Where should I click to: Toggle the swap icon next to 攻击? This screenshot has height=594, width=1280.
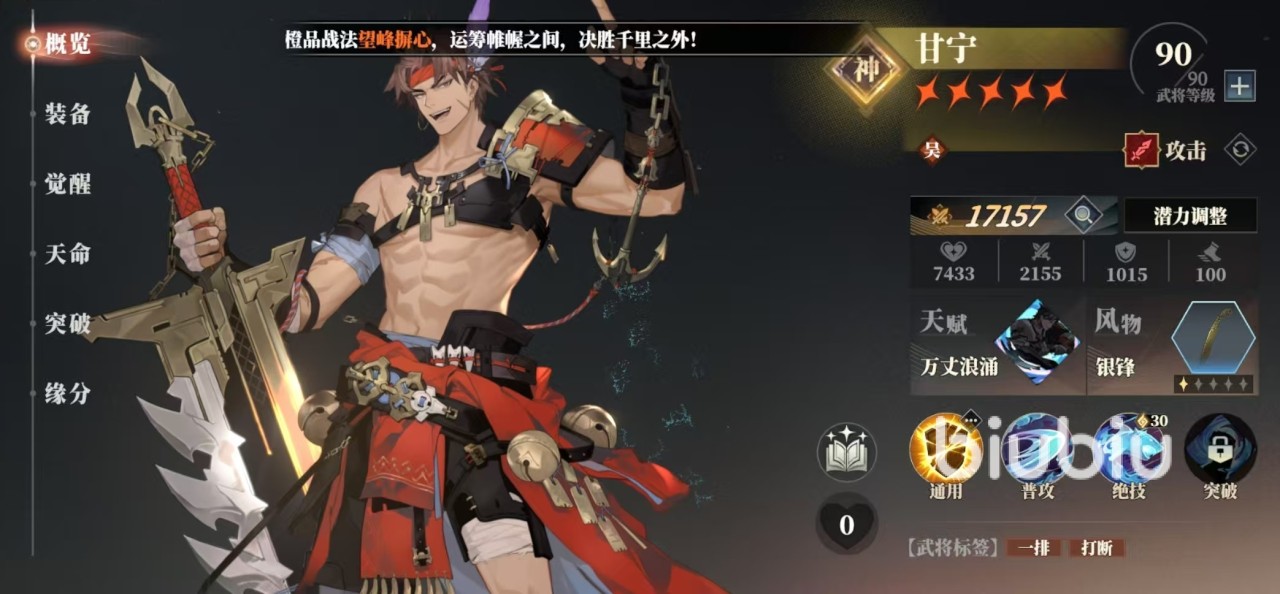(x=1240, y=150)
